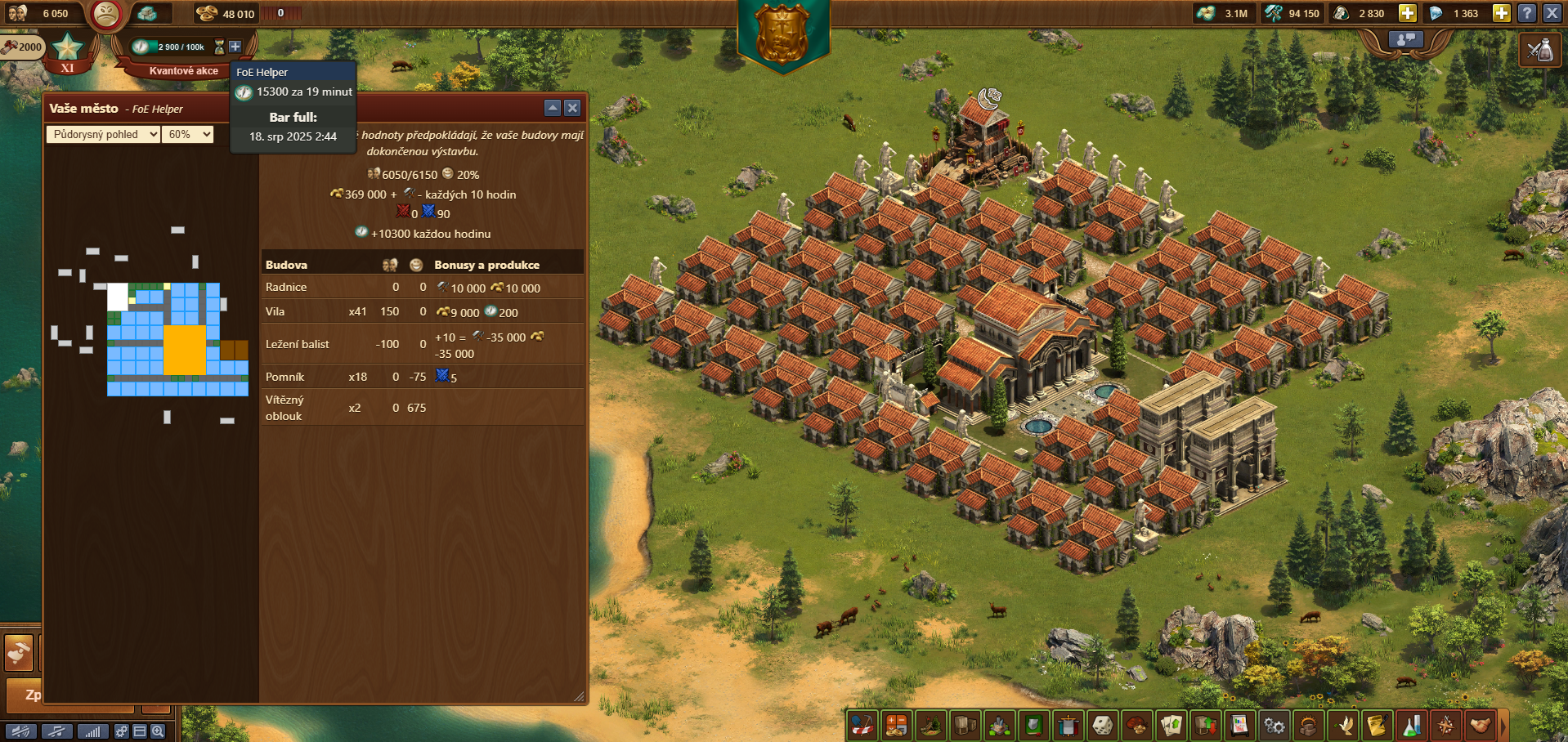Open the Půdorysný pohled view dropdown
The height and width of the screenshot is (742, 1568).
[103, 135]
